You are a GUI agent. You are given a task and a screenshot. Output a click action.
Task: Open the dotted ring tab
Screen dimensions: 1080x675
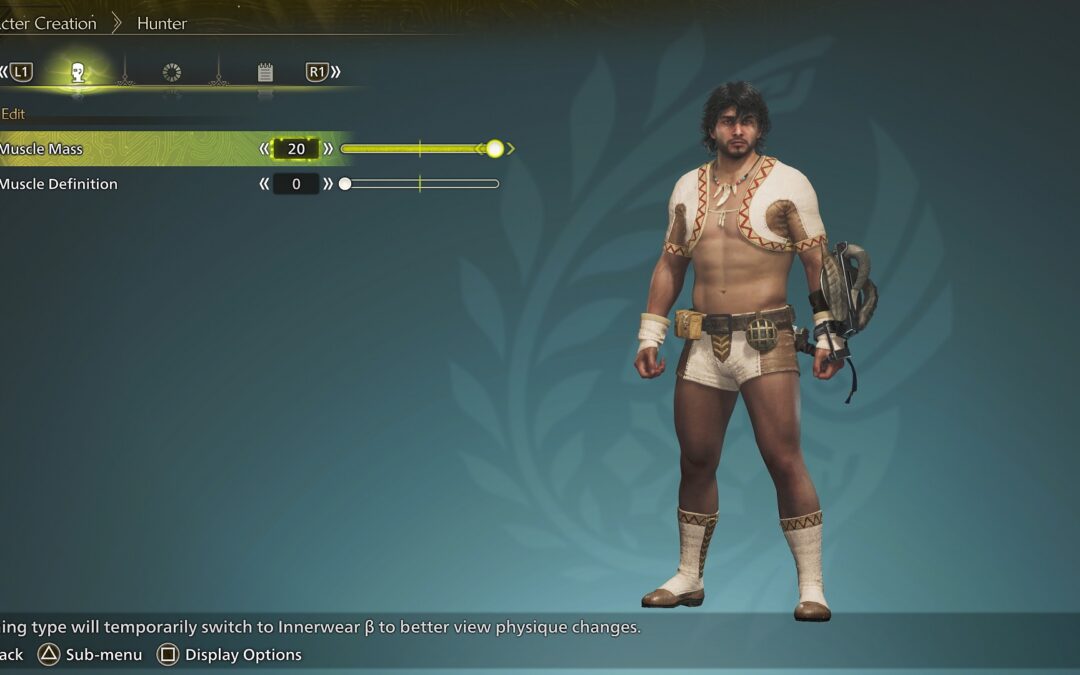171,72
